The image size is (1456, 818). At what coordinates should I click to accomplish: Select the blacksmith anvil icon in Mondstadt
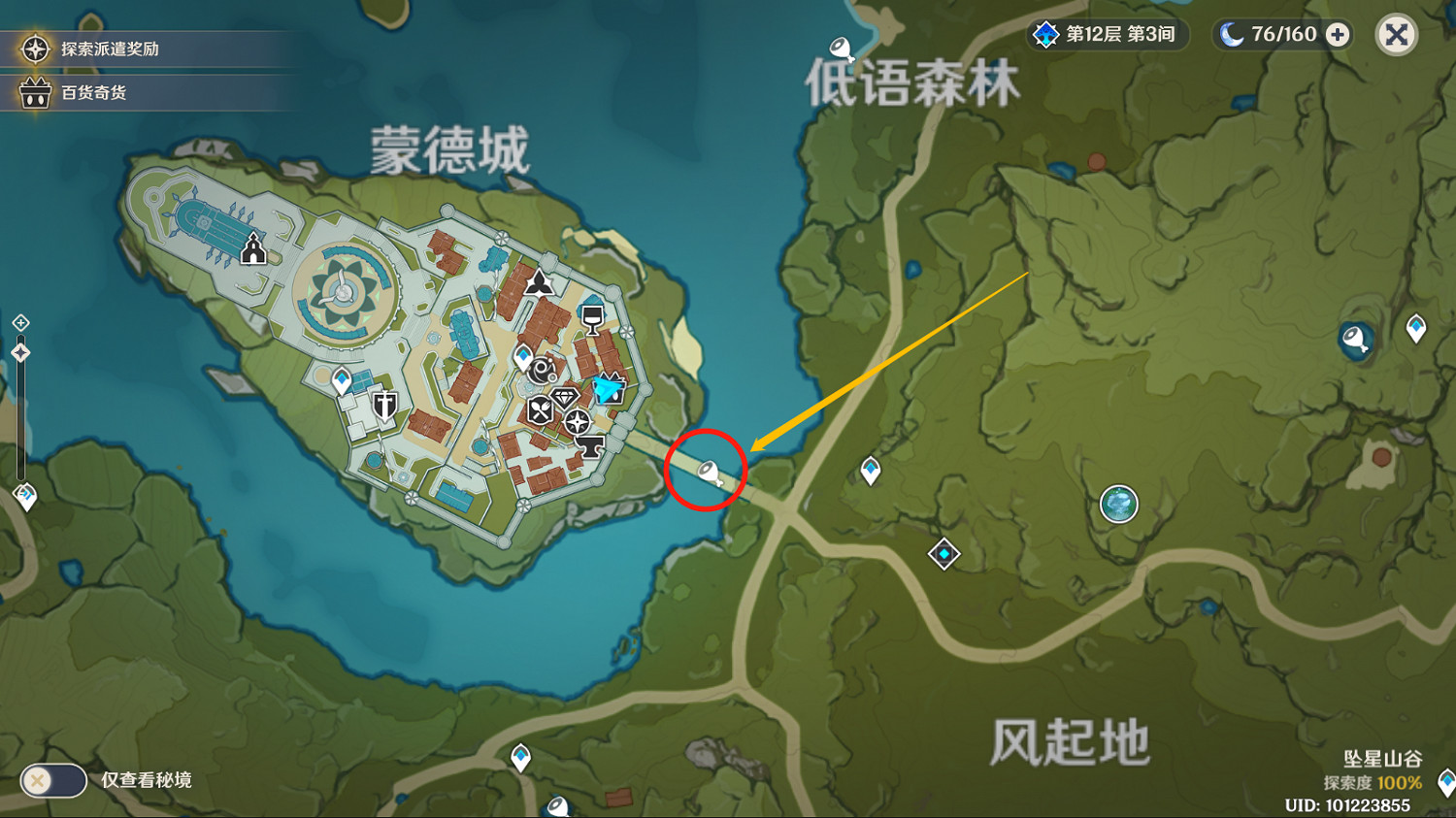(591, 447)
